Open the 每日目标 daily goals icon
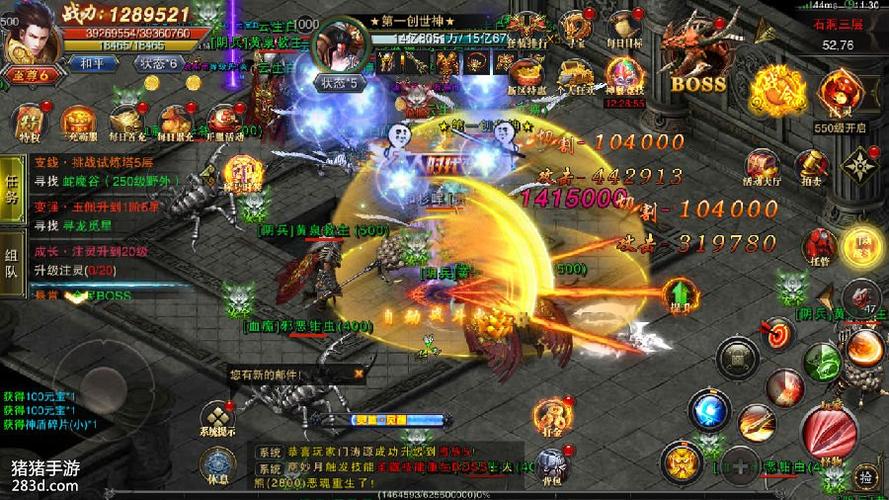Viewport: 889px width, 500px height. [627, 27]
